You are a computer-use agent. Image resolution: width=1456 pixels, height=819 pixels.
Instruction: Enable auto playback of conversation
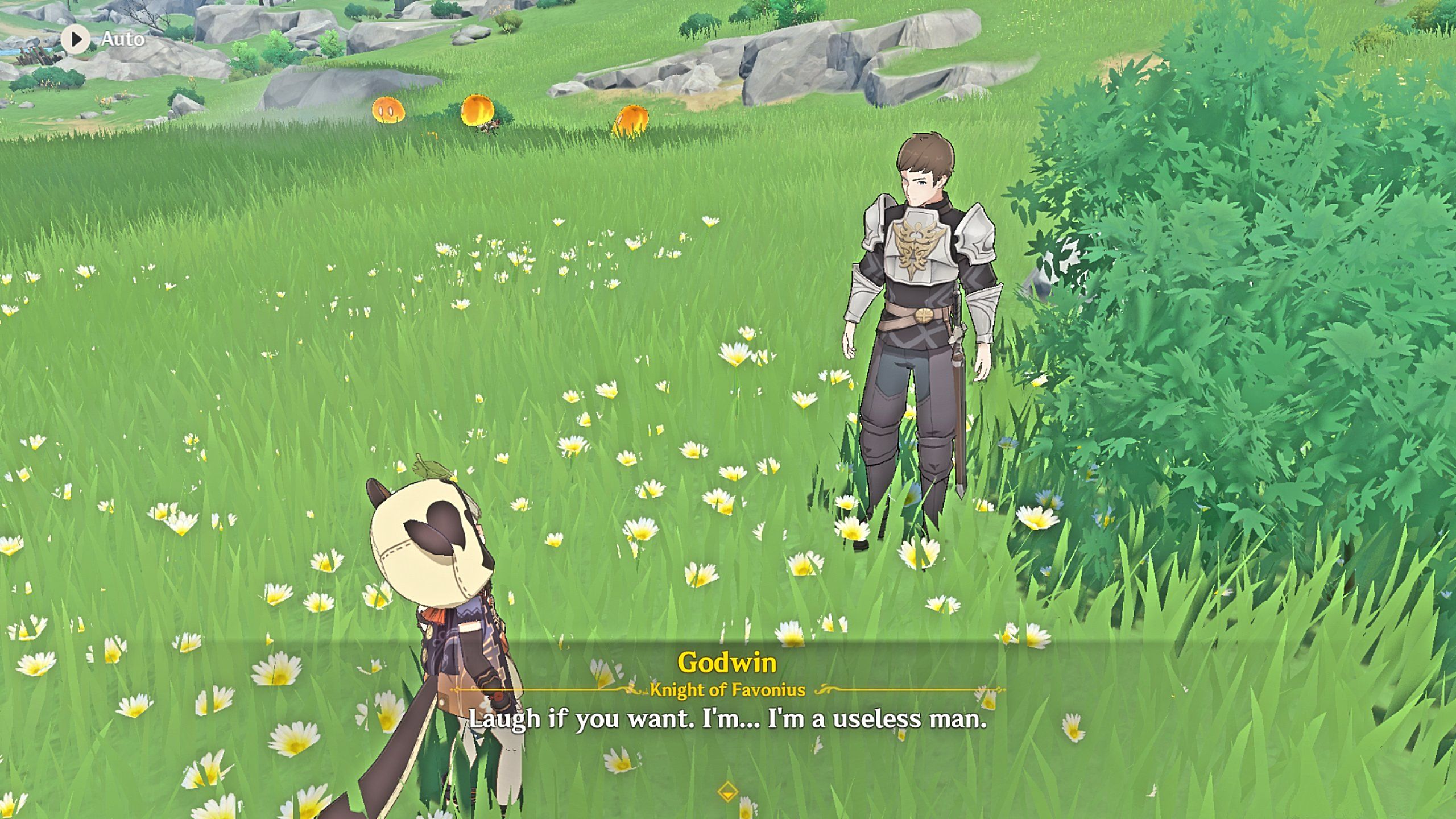click(75, 40)
